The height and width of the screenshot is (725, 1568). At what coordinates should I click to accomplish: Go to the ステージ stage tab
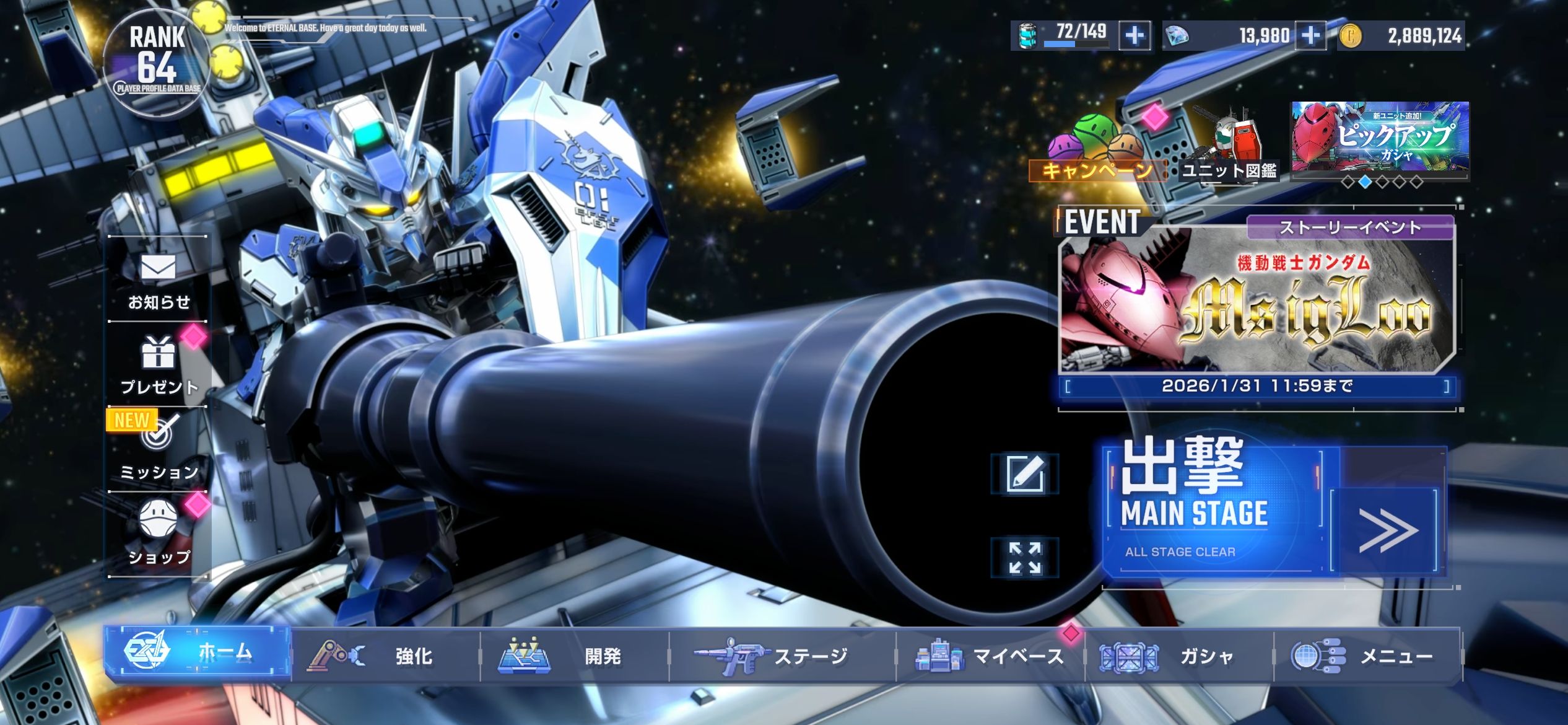(782, 656)
